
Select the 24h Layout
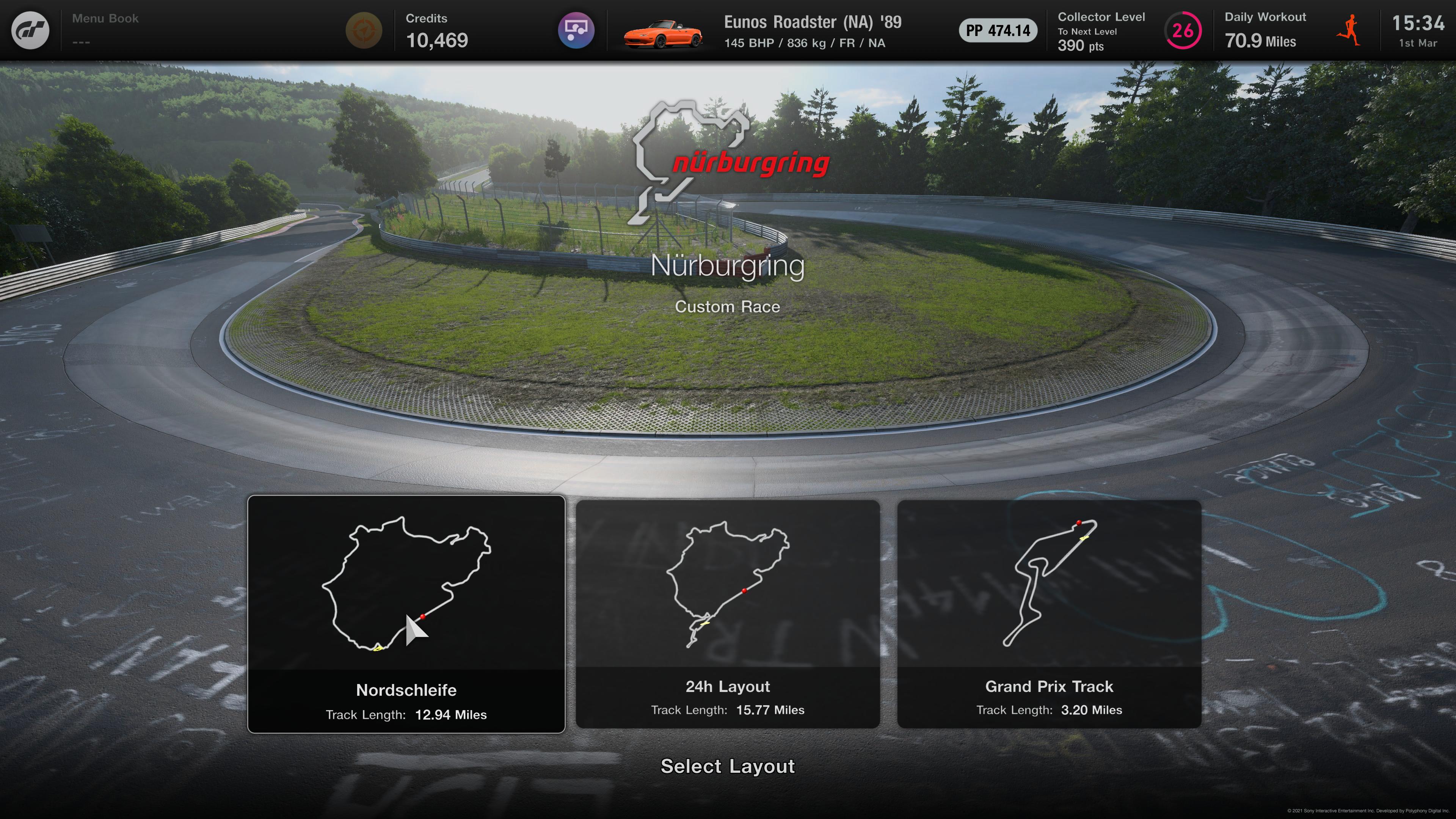coord(729,613)
